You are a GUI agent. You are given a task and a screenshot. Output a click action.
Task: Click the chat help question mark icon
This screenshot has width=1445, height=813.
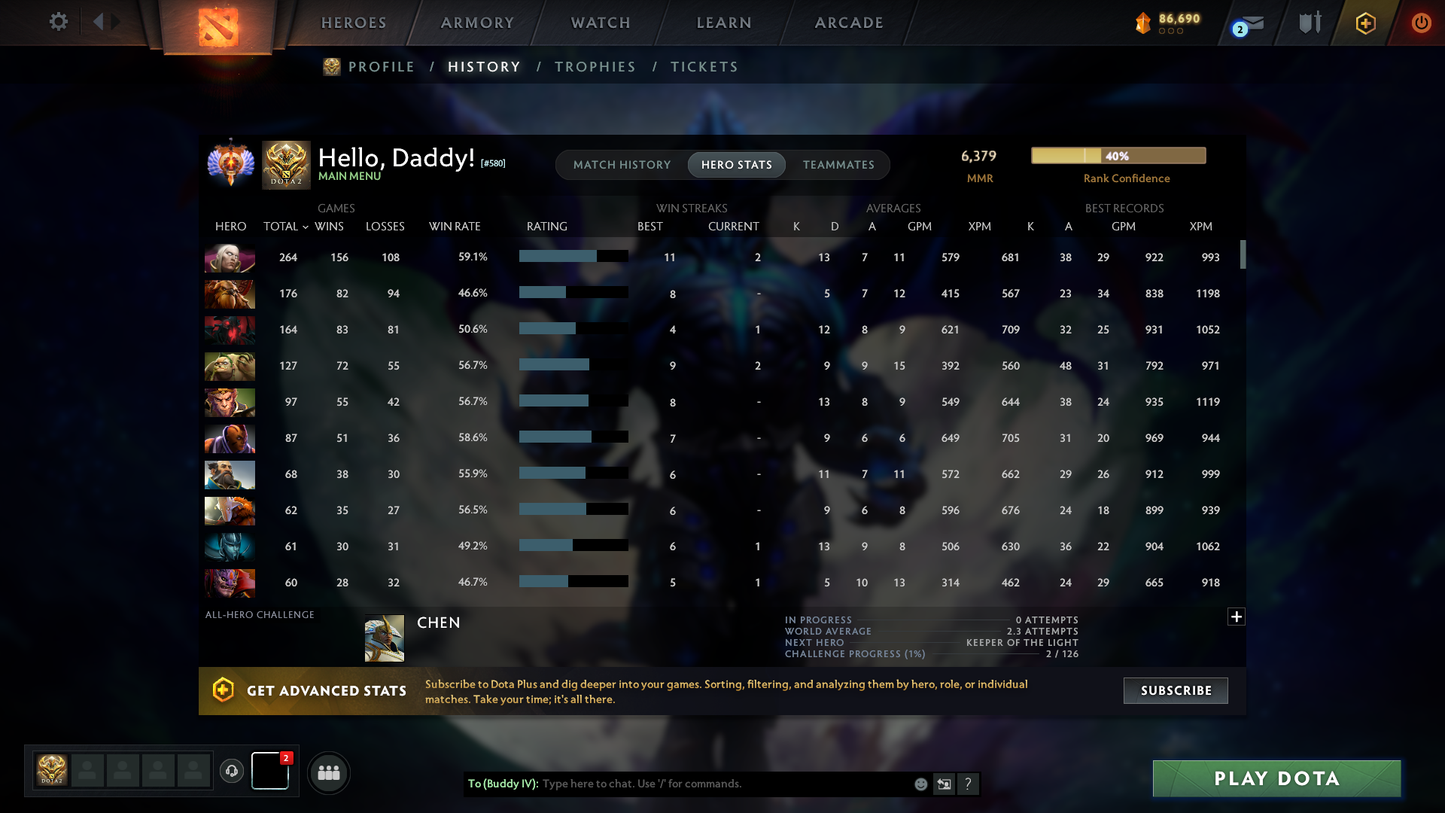coord(967,784)
